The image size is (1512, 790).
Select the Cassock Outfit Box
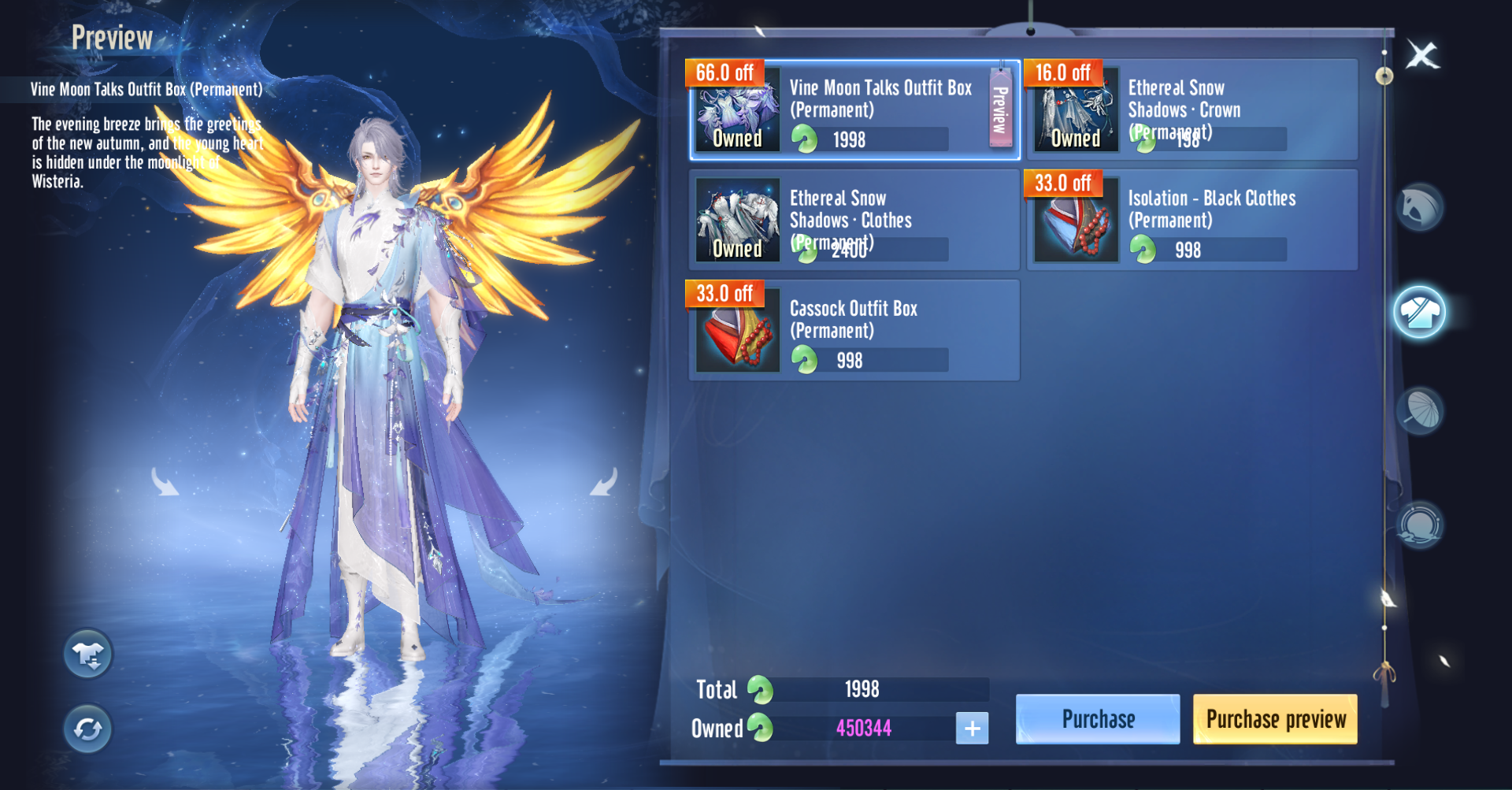tap(854, 331)
